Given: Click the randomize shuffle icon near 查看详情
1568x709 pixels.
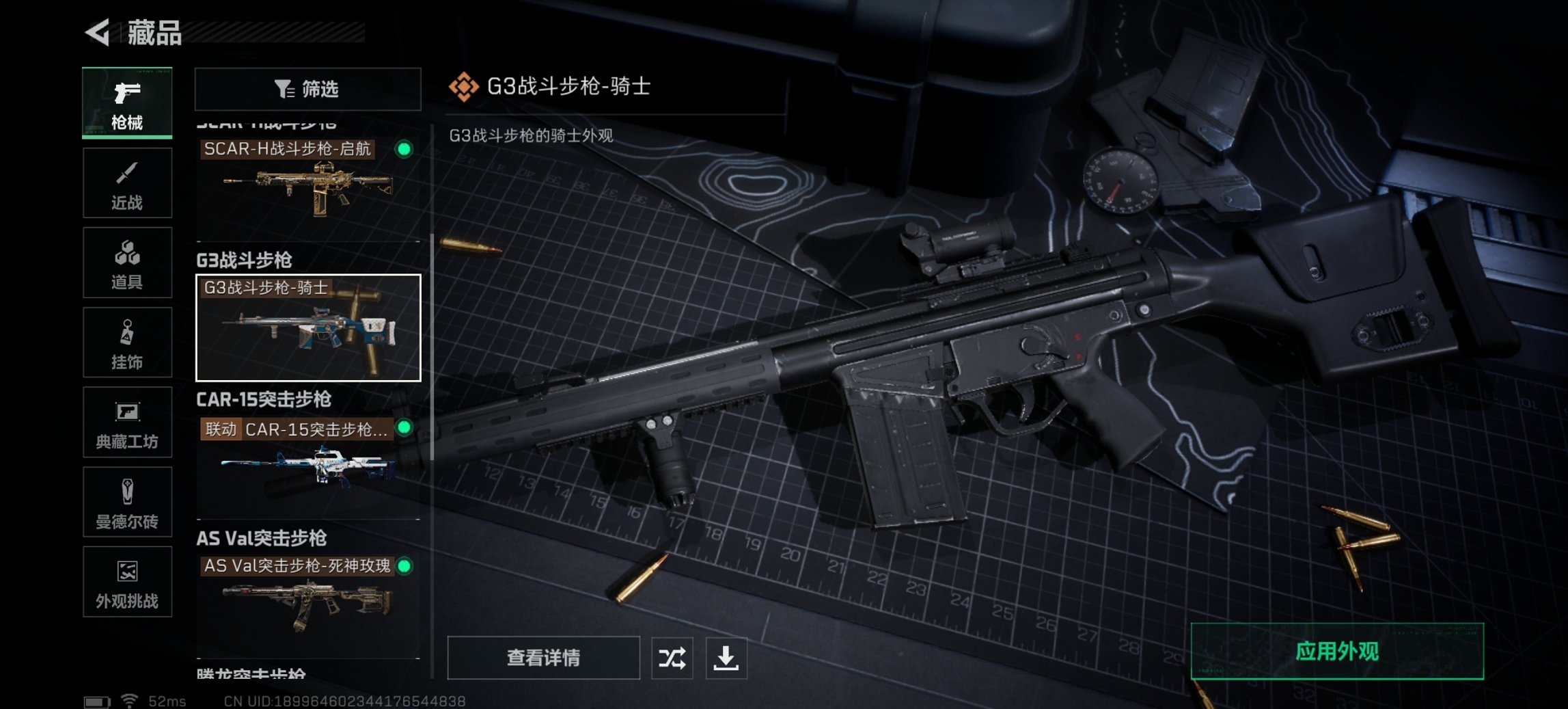Looking at the screenshot, I should (x=672, y=658).
